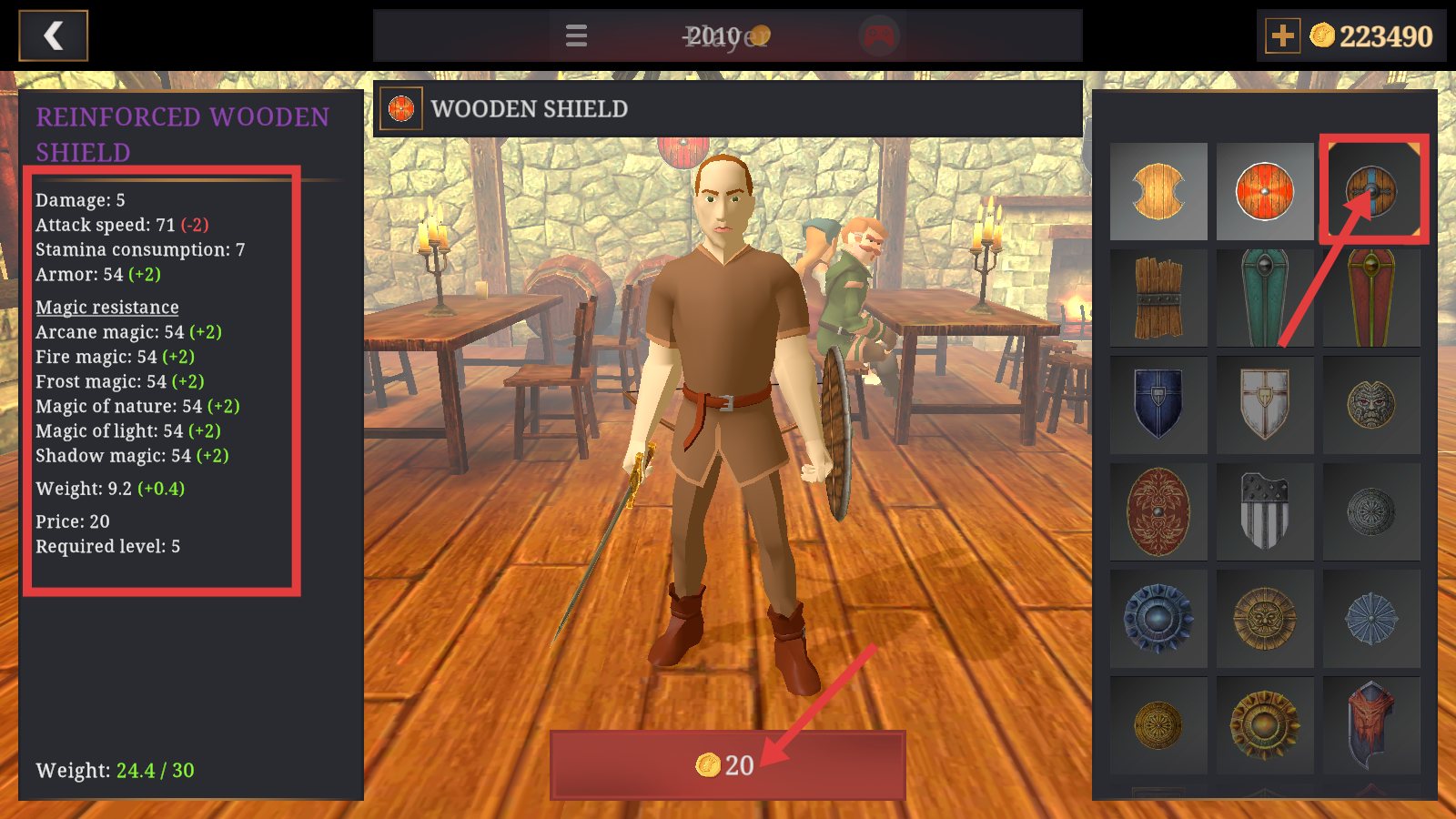Choose the orange round wooden shield
Image resolution: width=1456 pixels, height=819 pixels.
tap(1265, 191)
